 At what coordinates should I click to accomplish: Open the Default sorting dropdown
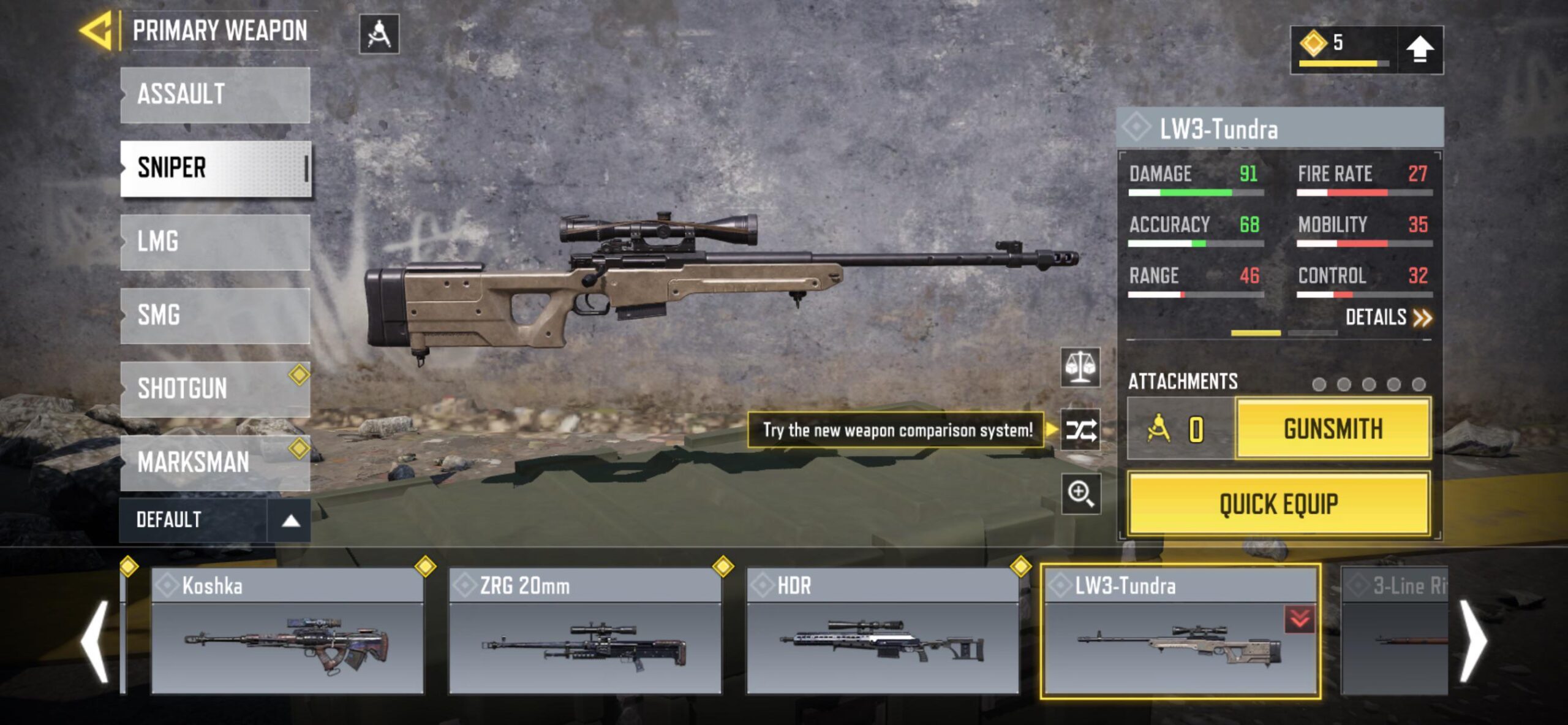214,520
